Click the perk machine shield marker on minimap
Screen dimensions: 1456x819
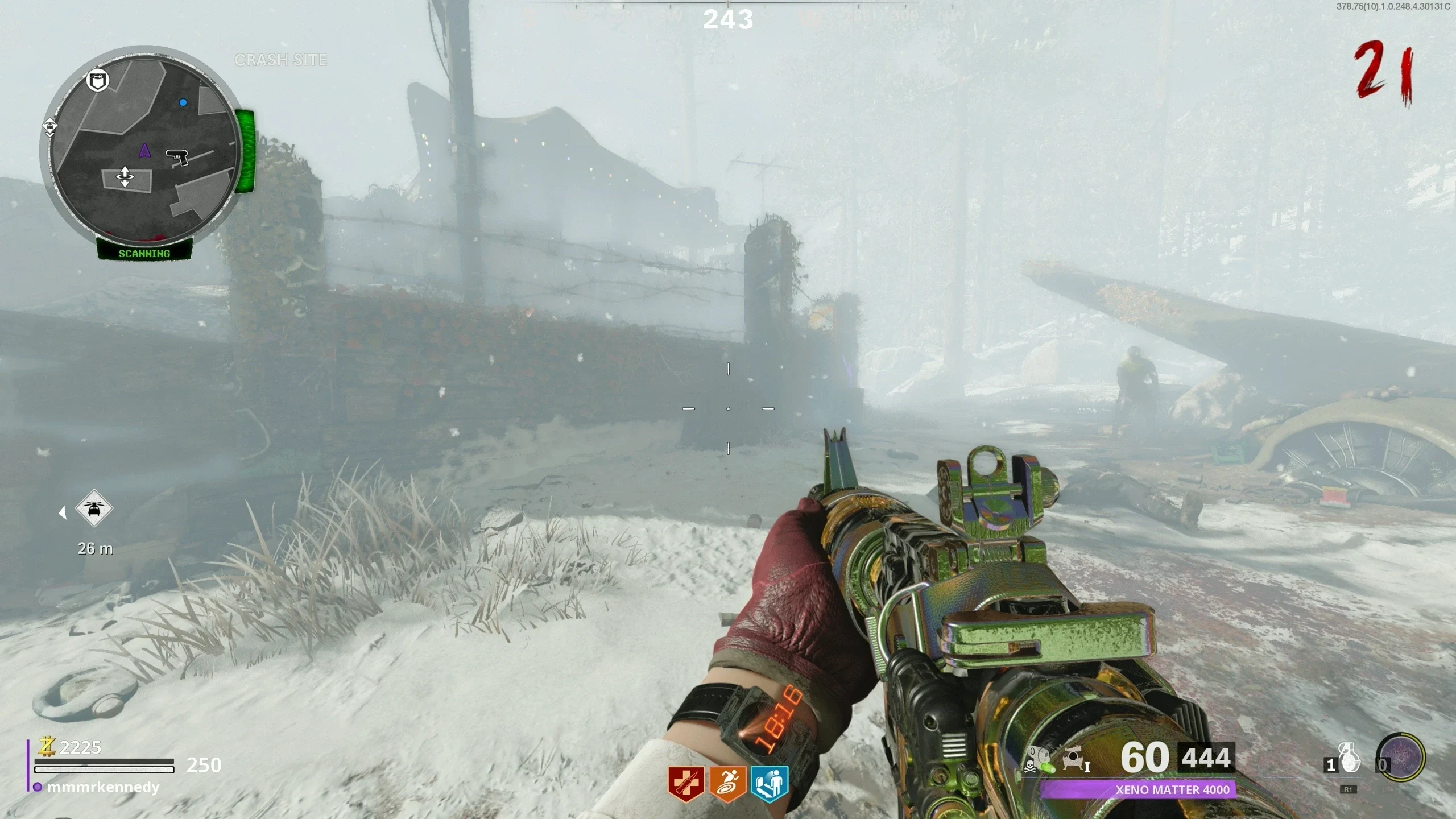pos(98,80)
